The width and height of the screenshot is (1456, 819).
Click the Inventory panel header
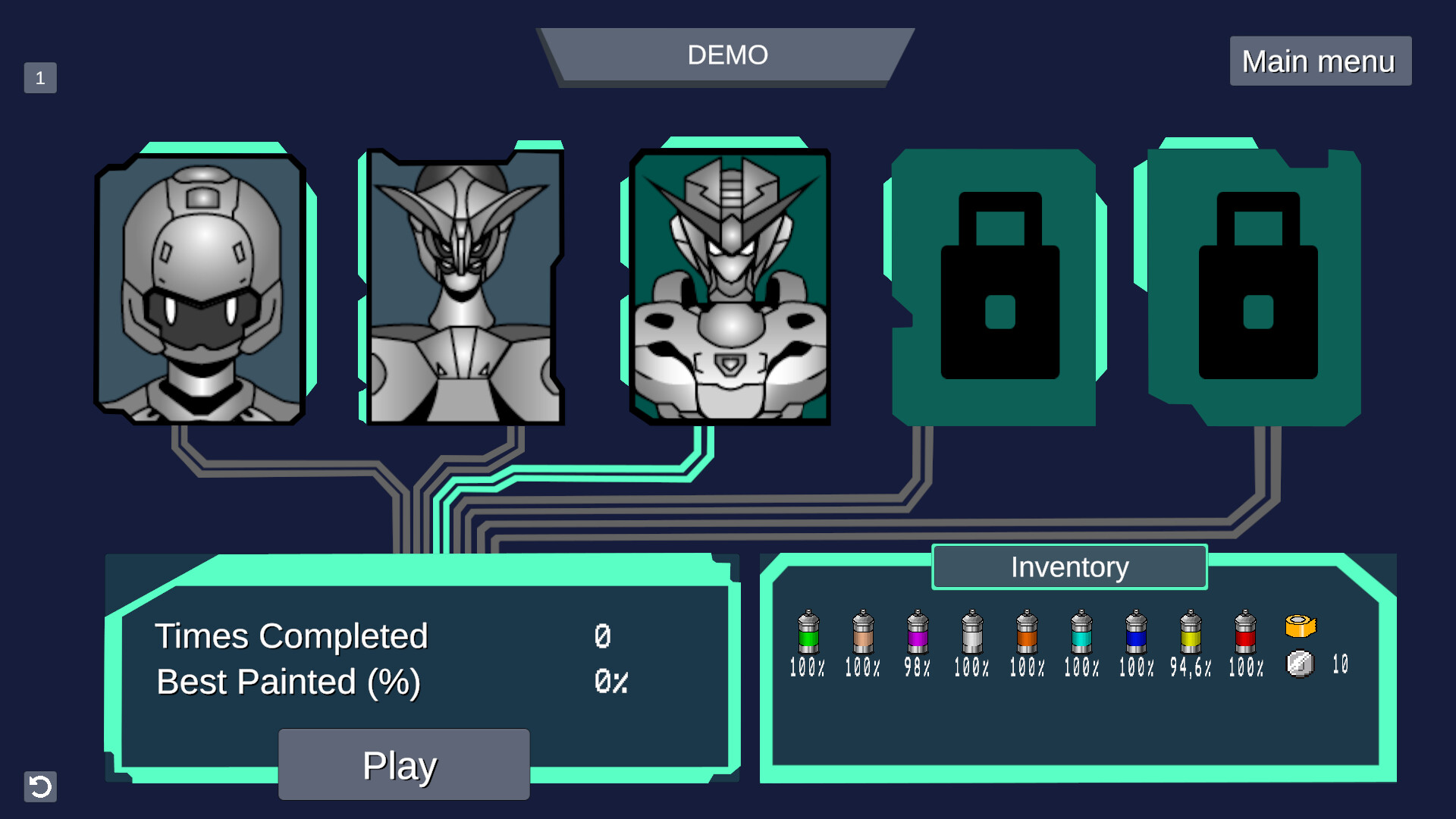tap(1069, 566)
